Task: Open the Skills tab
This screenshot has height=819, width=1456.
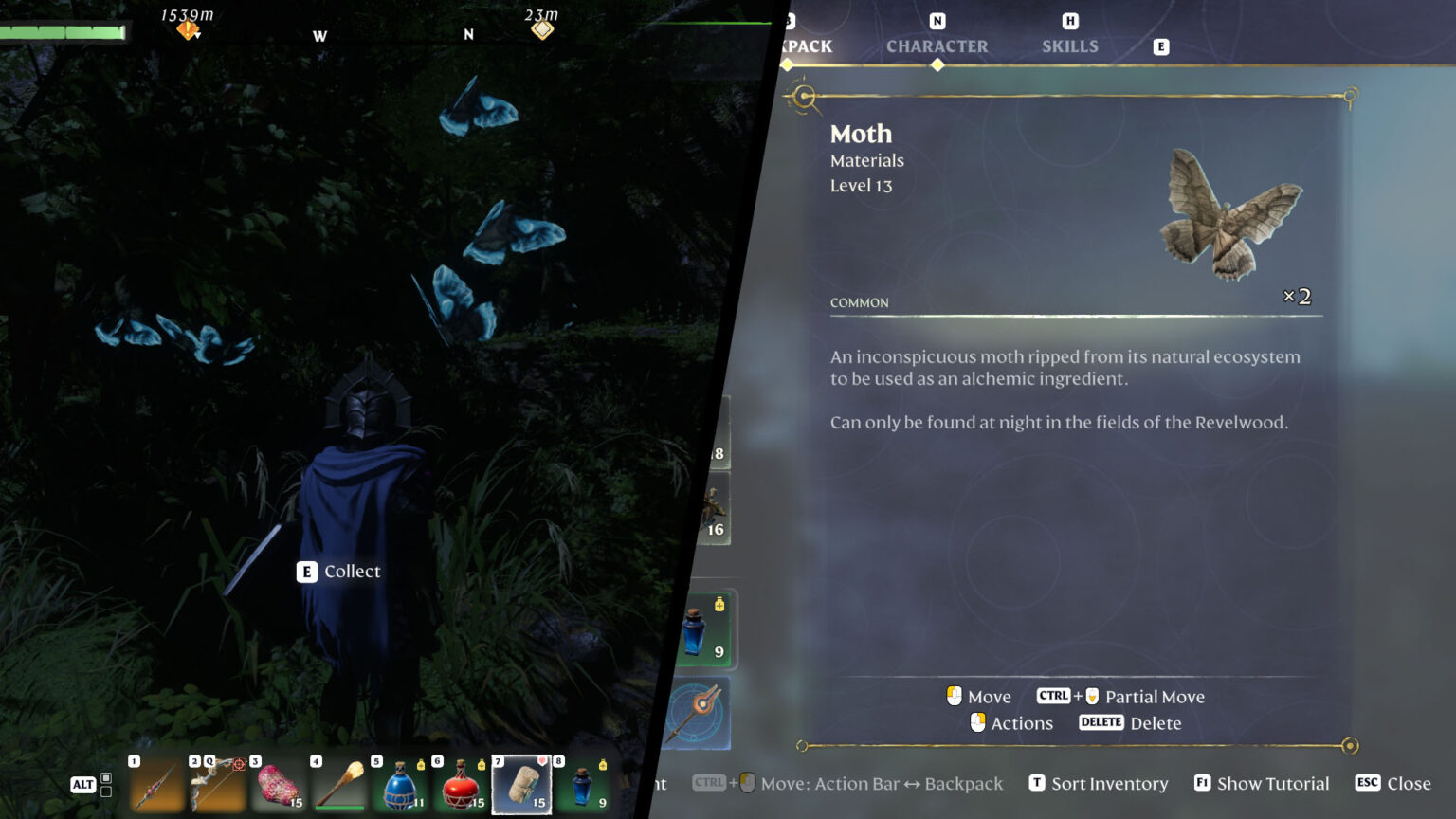Action: [x=1069, y=45]
